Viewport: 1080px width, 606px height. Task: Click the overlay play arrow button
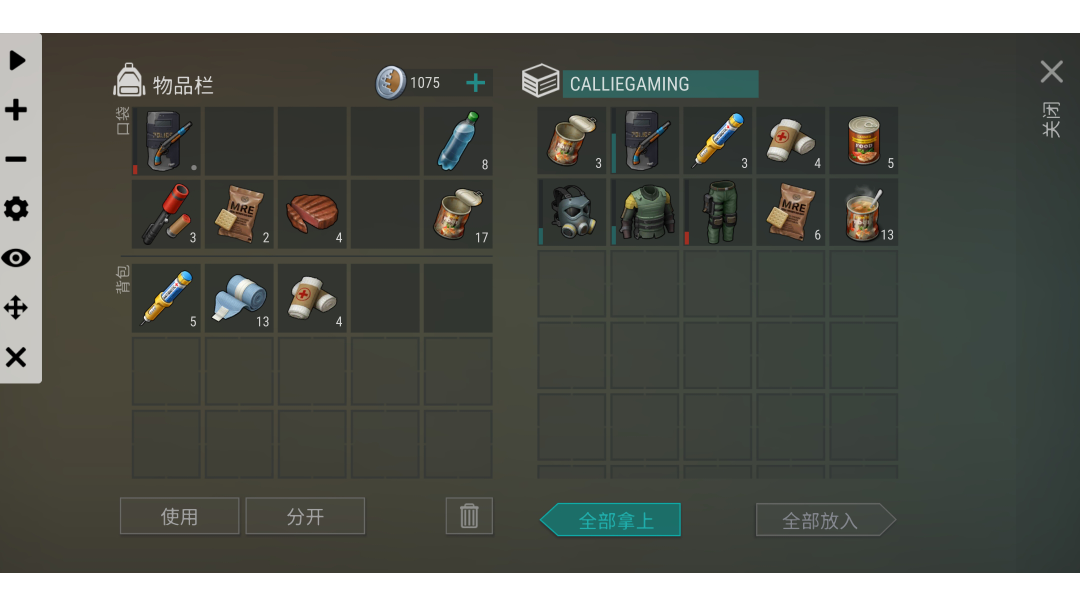pyautogui.click(x=17, y=60)
